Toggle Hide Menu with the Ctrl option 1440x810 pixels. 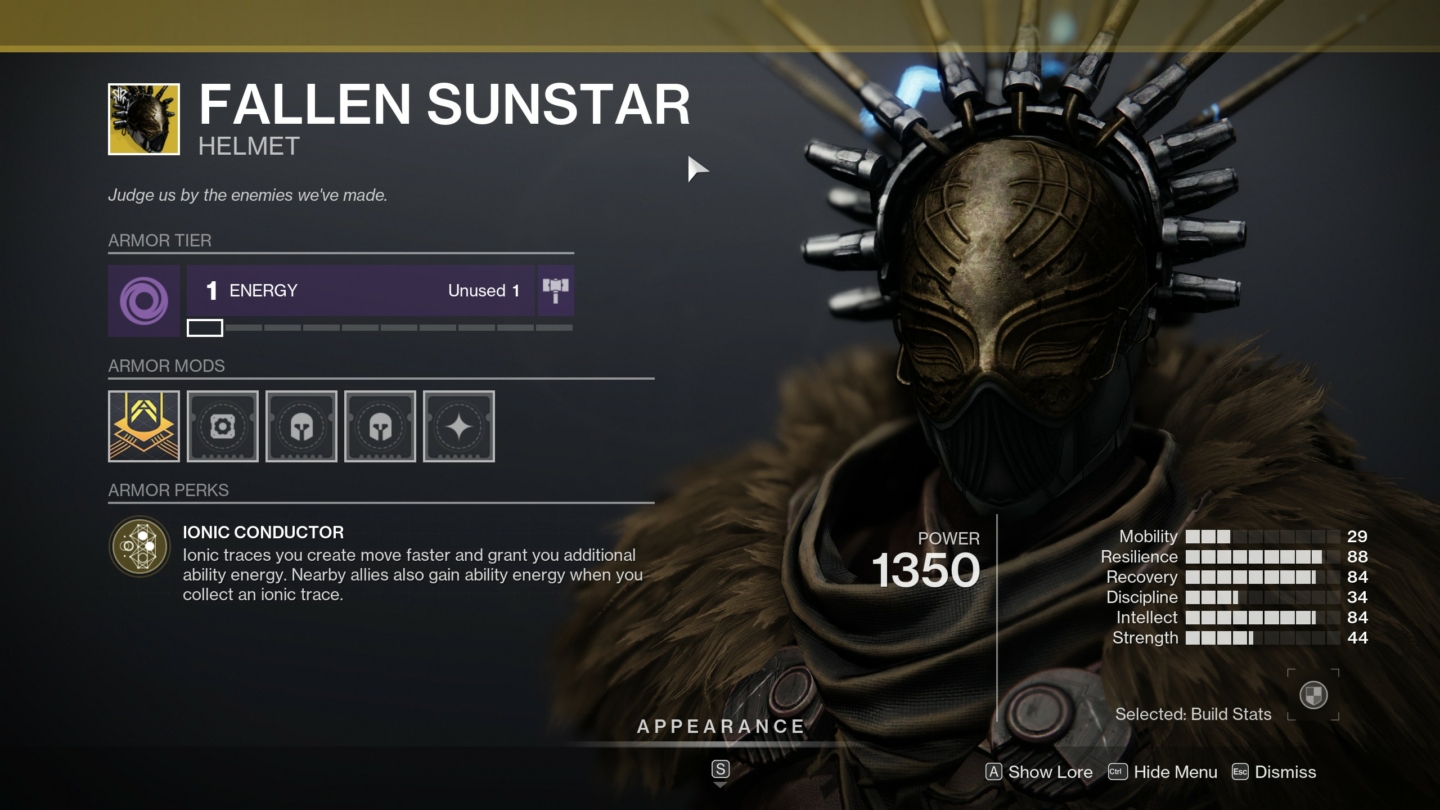(x=1165, y=772)
